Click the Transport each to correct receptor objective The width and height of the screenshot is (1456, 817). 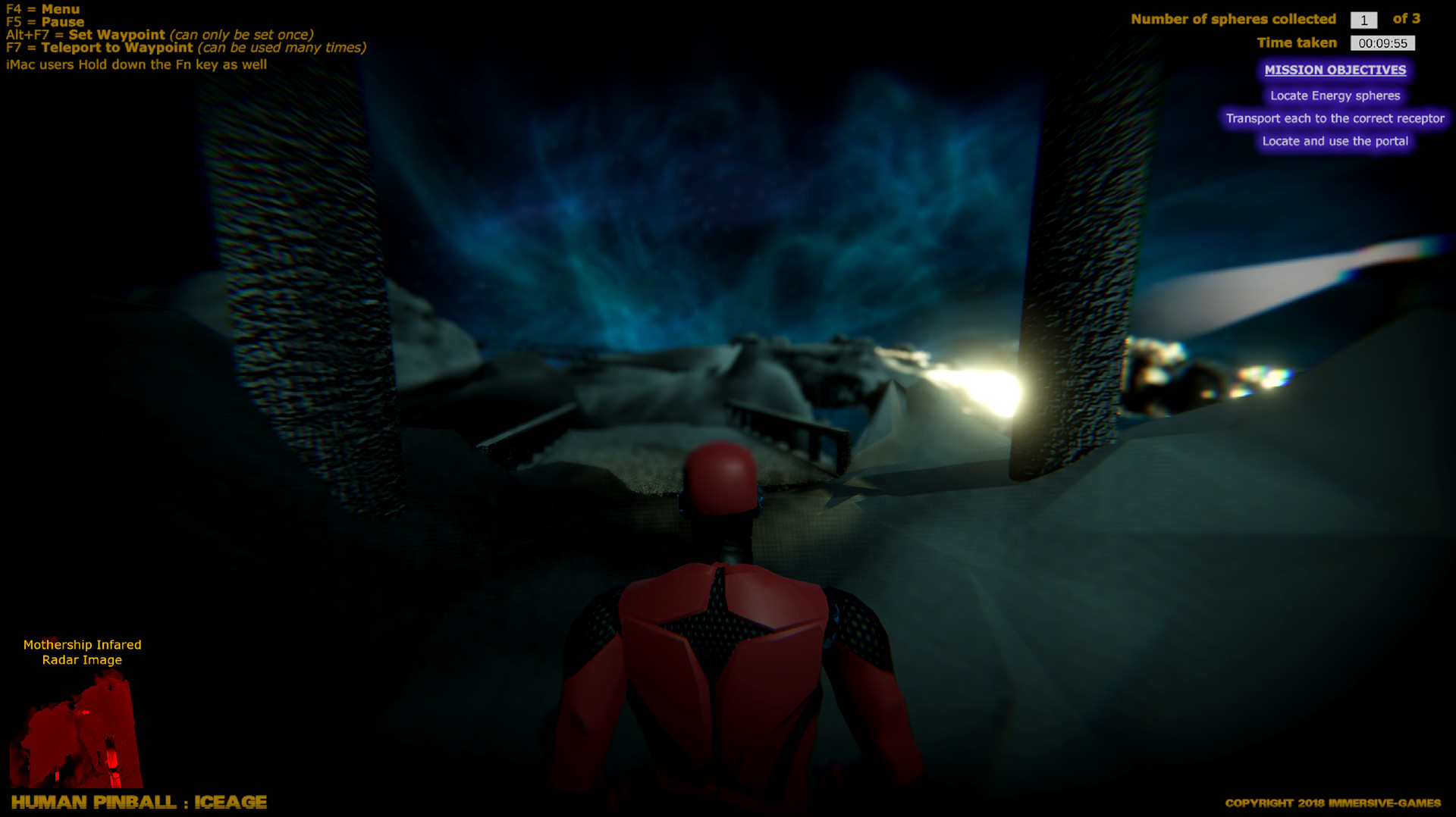pos(1335,118)
